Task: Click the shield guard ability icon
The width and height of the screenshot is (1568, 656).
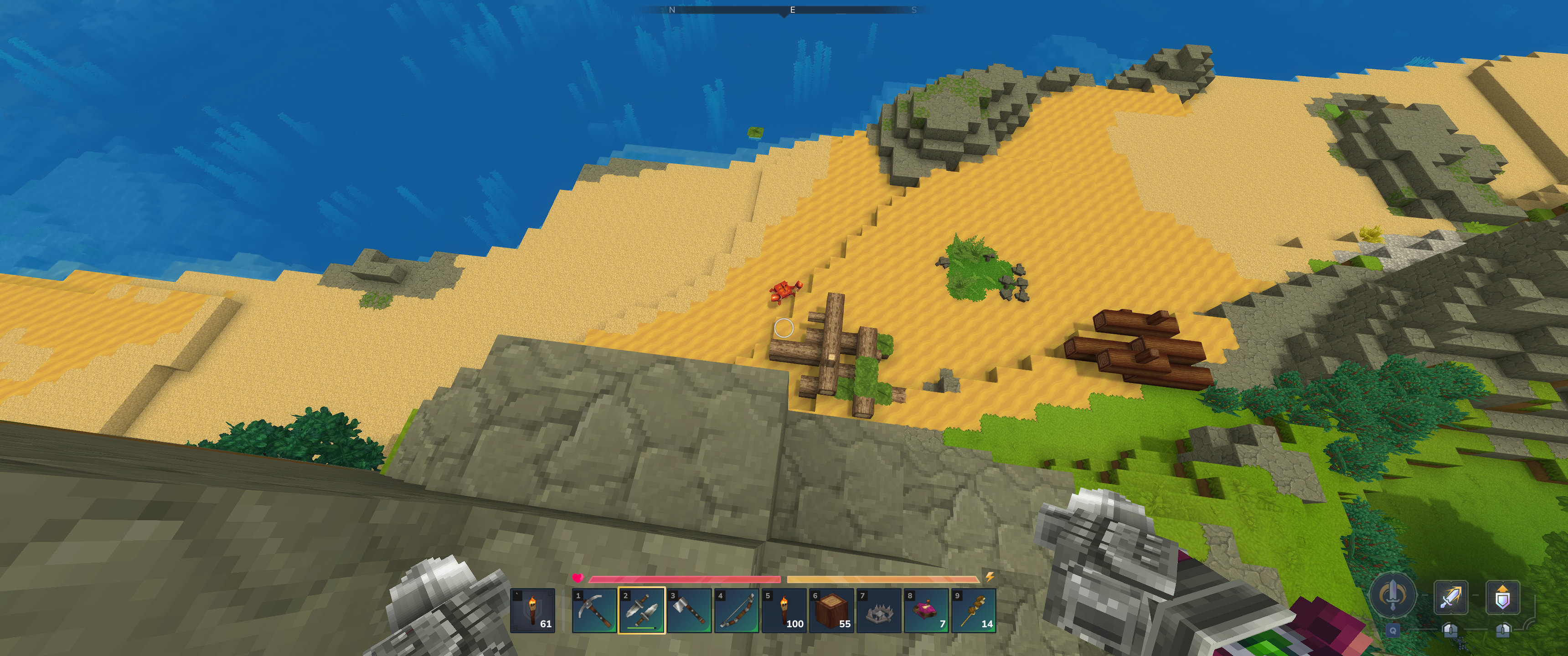Action: pos(1502,598)
